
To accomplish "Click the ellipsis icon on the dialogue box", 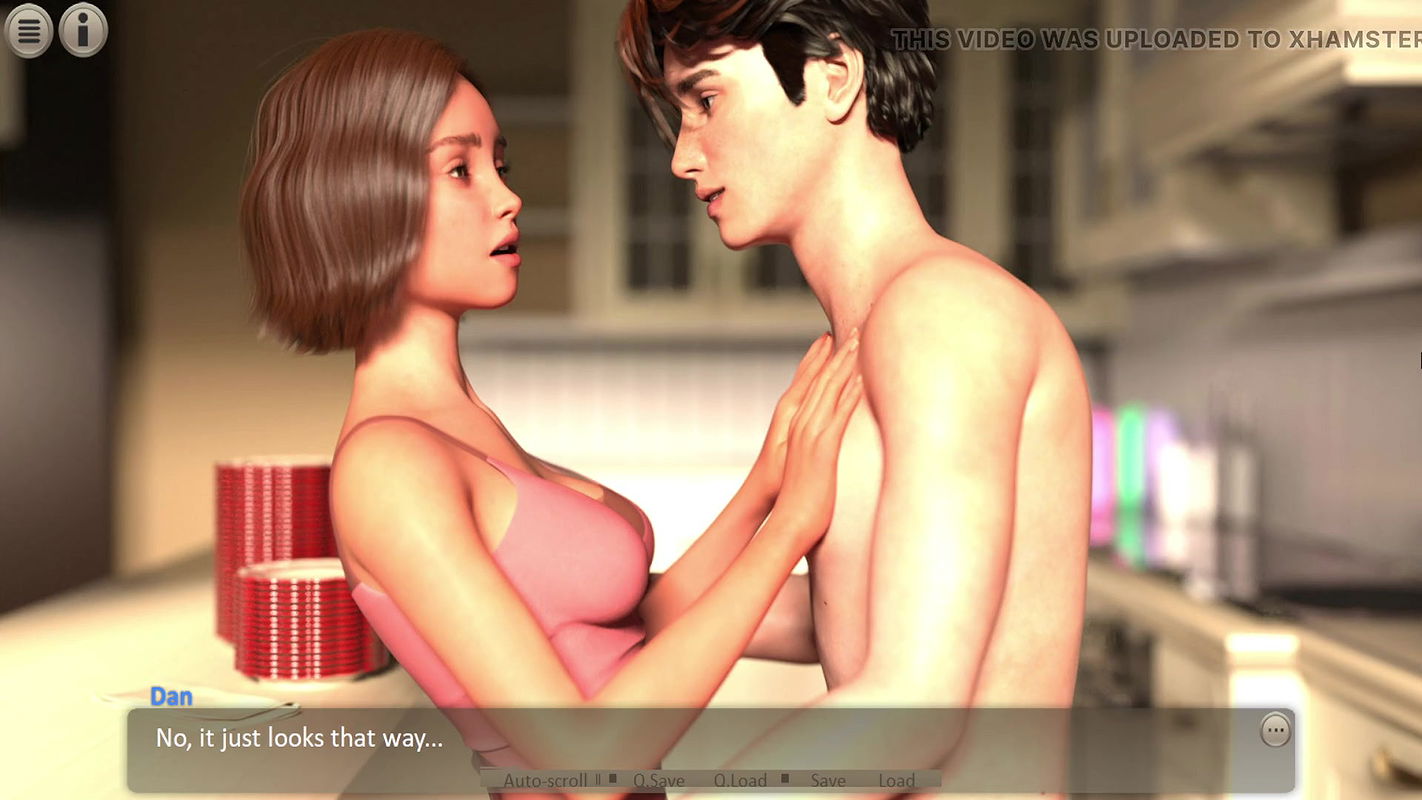I will [1275, 729].
